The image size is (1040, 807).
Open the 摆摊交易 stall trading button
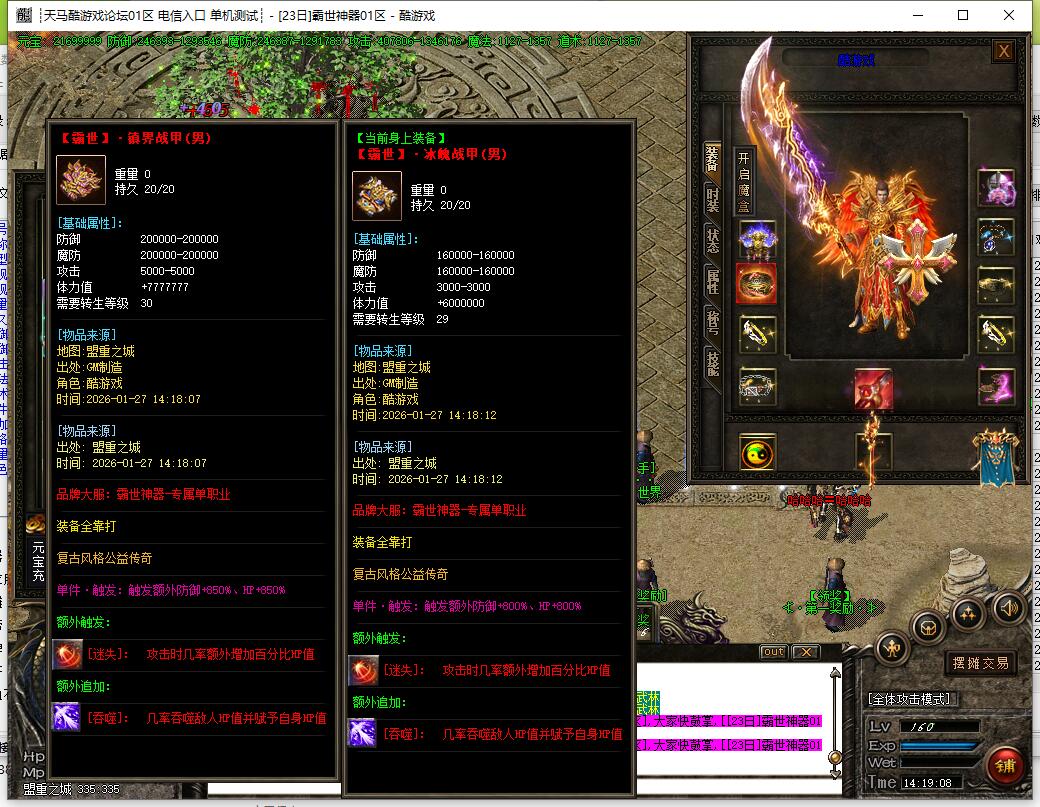[x=979, y=662]
